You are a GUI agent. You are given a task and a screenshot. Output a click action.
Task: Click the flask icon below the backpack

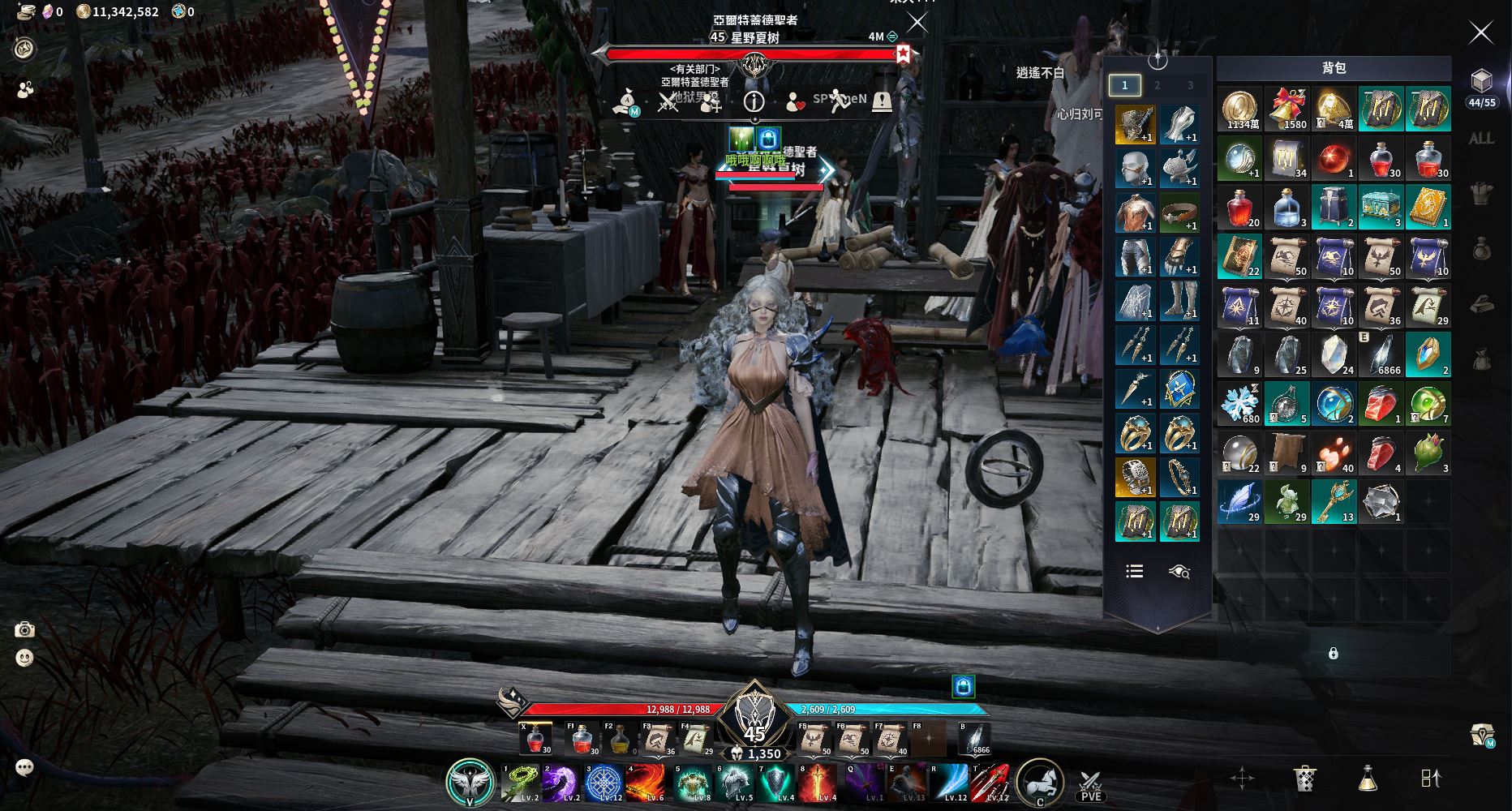pos(1368,779)
